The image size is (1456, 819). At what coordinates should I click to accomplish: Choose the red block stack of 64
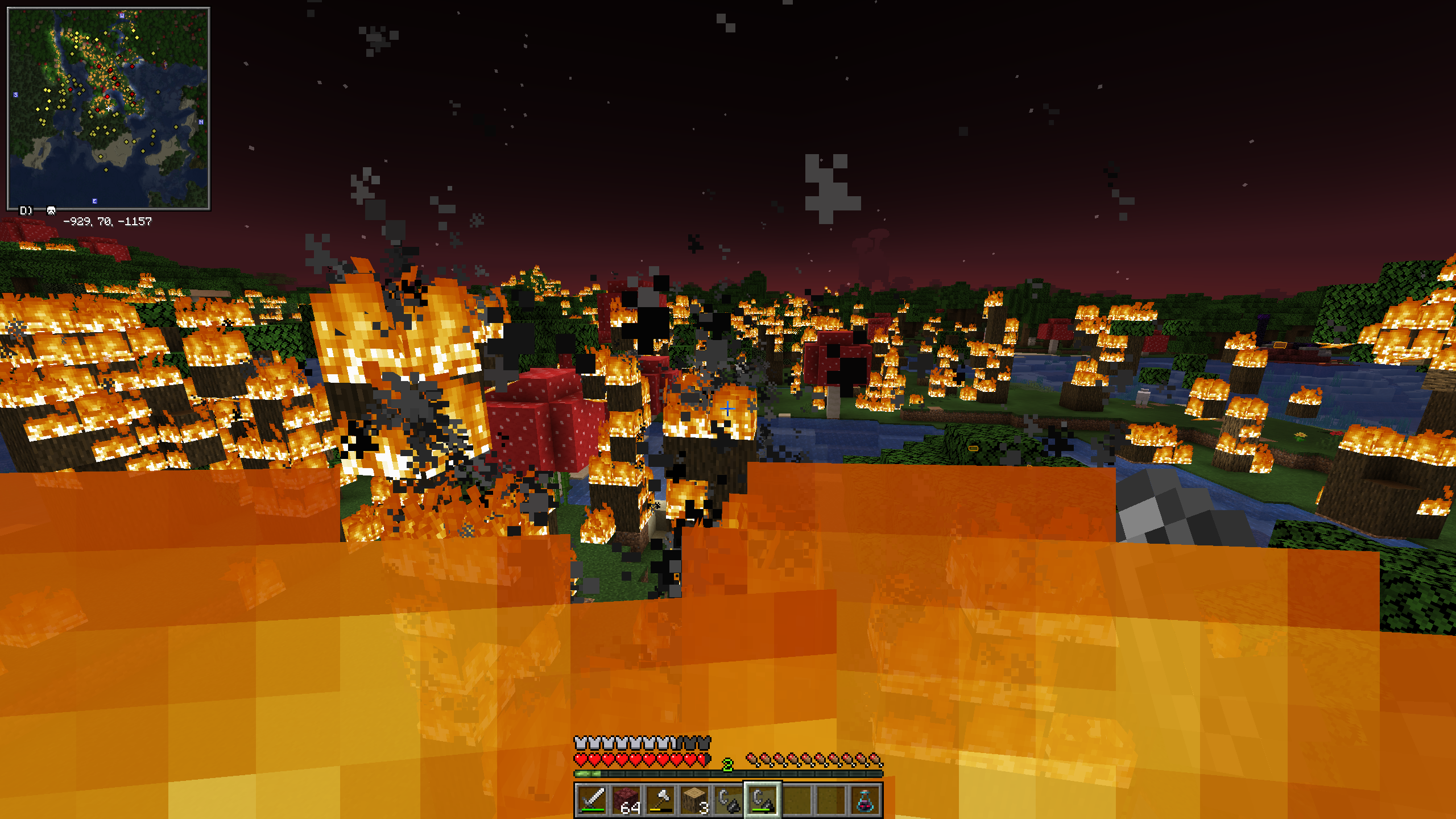pos(626,800)
